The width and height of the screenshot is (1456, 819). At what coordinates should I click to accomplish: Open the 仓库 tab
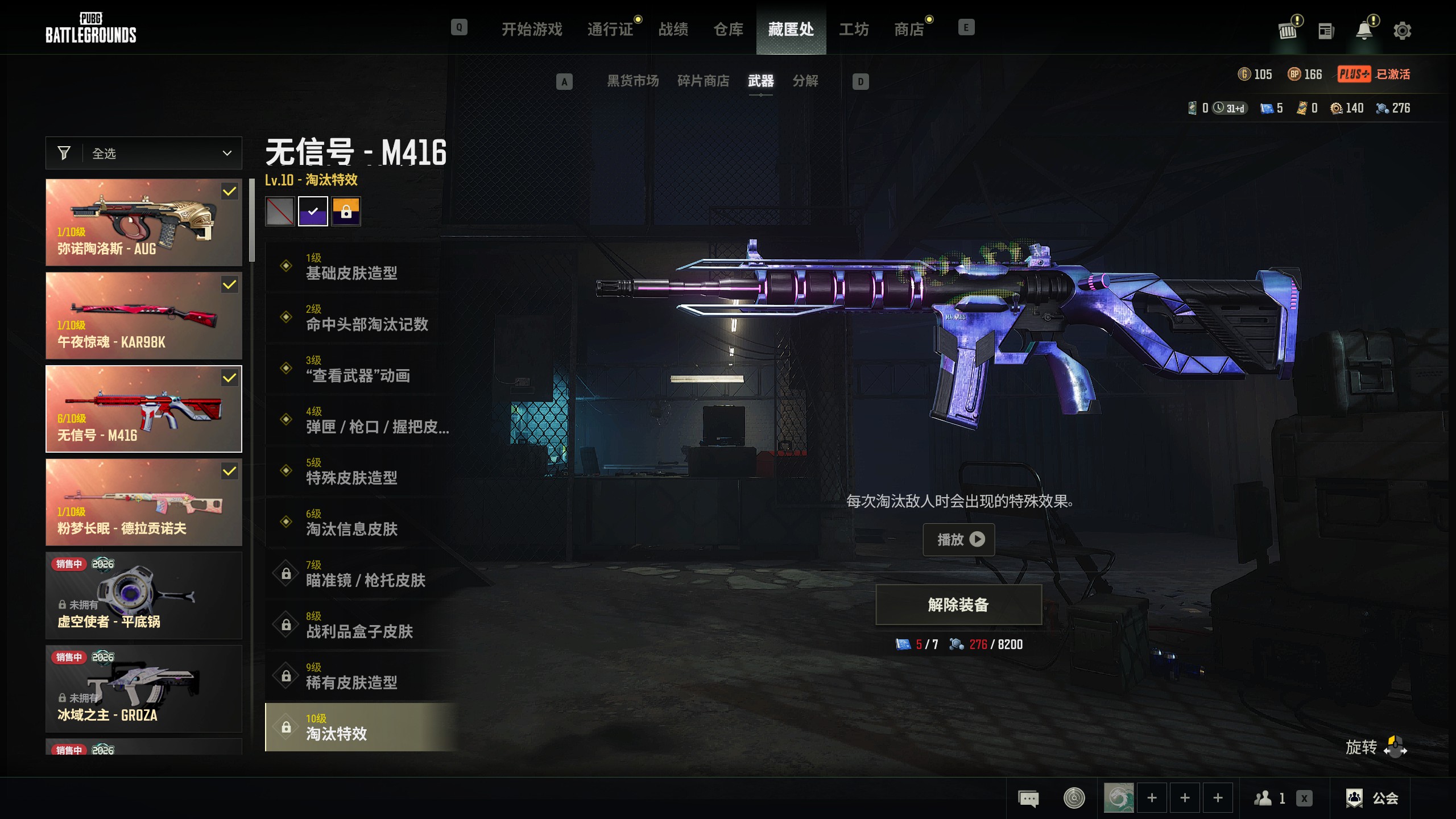pyautogui.click(x=728, y=29)
